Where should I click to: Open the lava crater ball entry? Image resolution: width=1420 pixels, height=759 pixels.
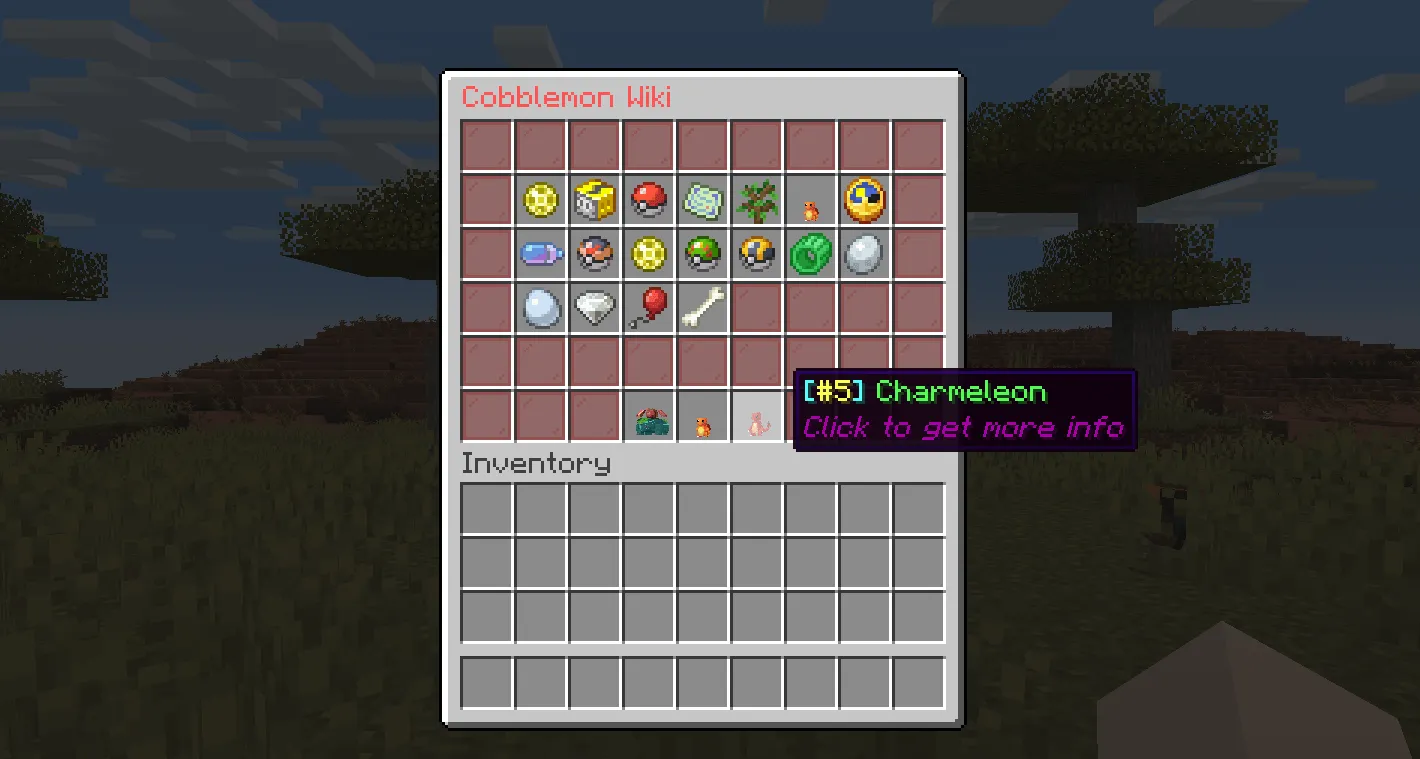594,254
